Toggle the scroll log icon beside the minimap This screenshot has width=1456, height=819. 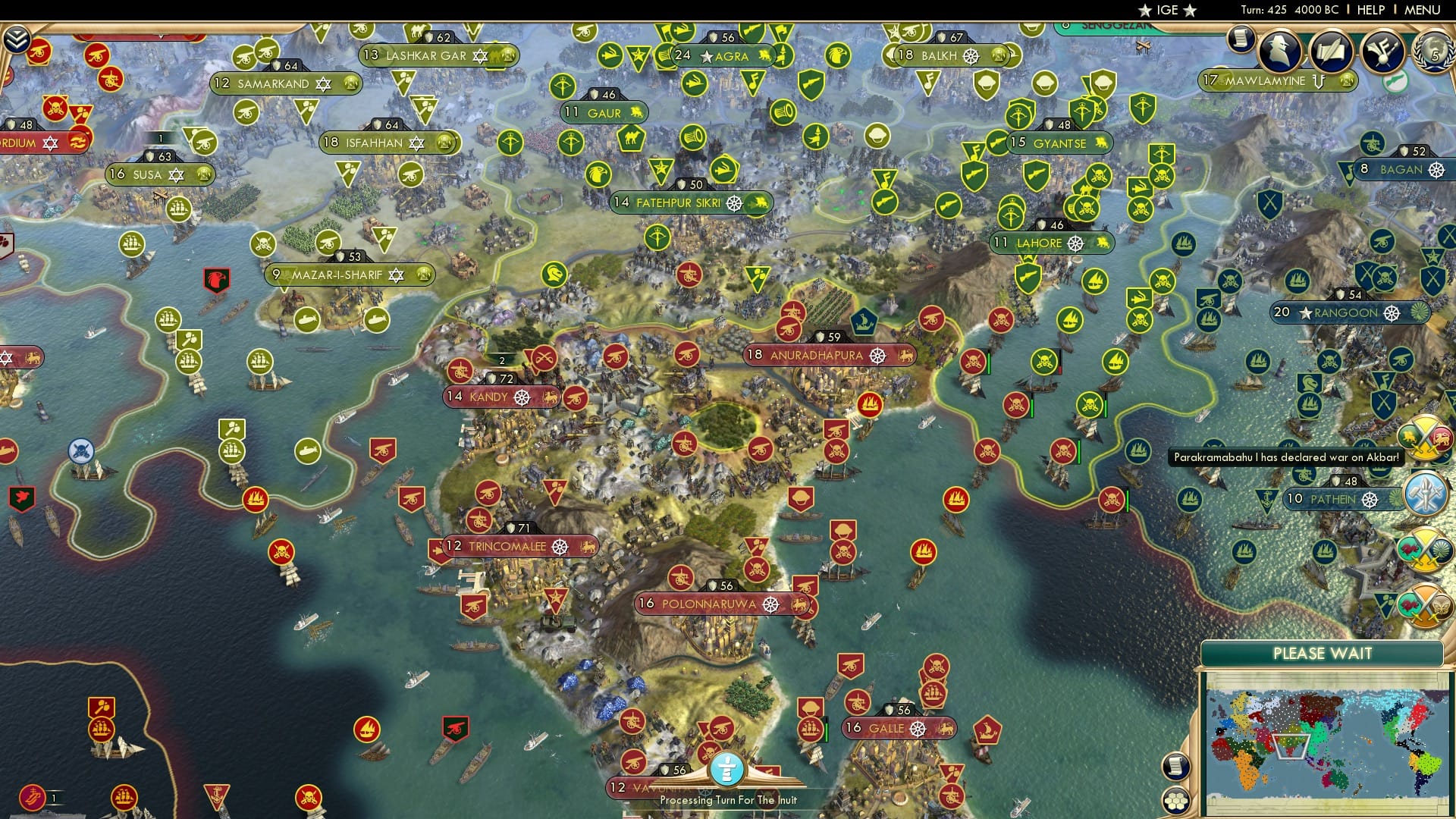coord(1175,767)
